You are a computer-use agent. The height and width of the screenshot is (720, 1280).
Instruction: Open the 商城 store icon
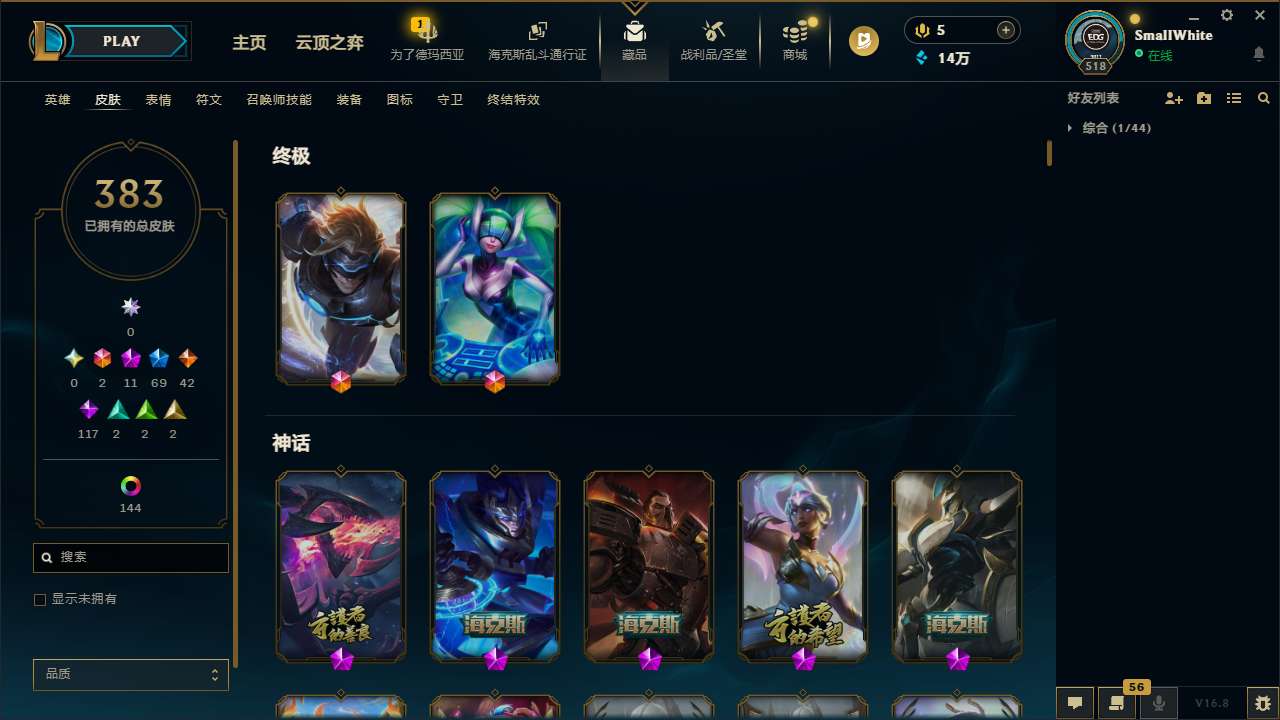pos(794,40)
